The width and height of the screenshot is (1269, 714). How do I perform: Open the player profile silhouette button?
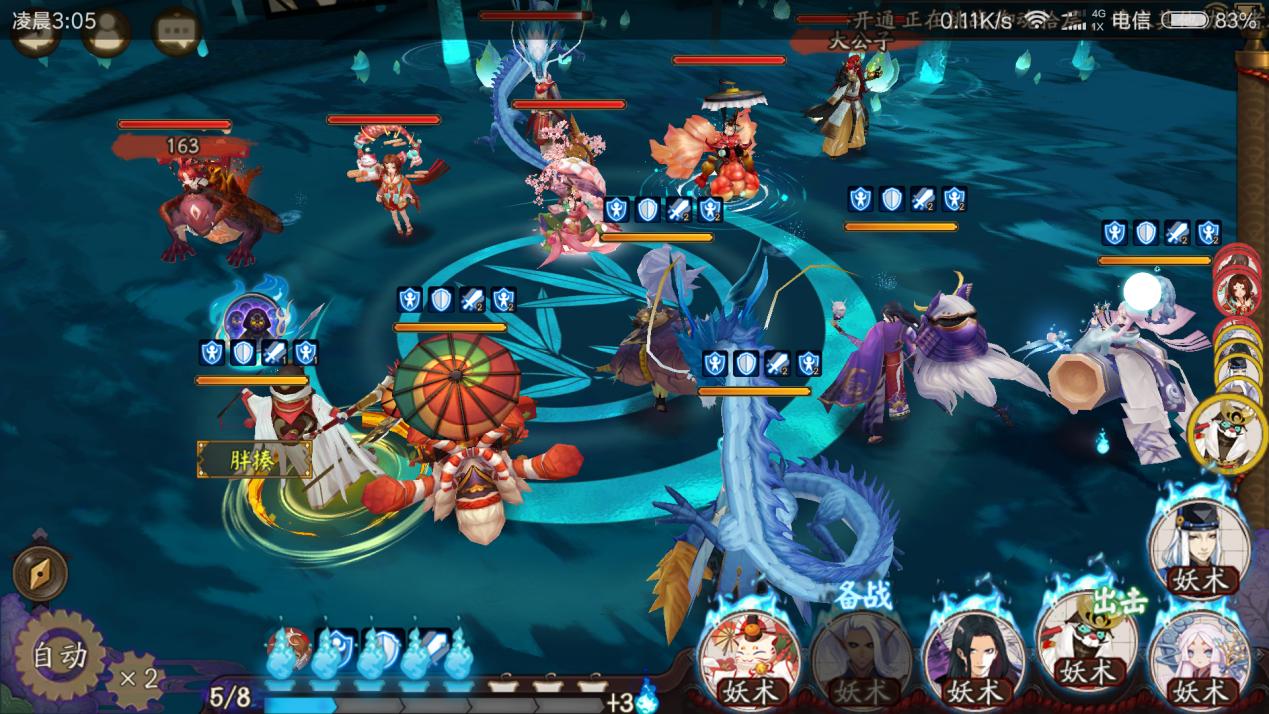[x=106, y=32]
